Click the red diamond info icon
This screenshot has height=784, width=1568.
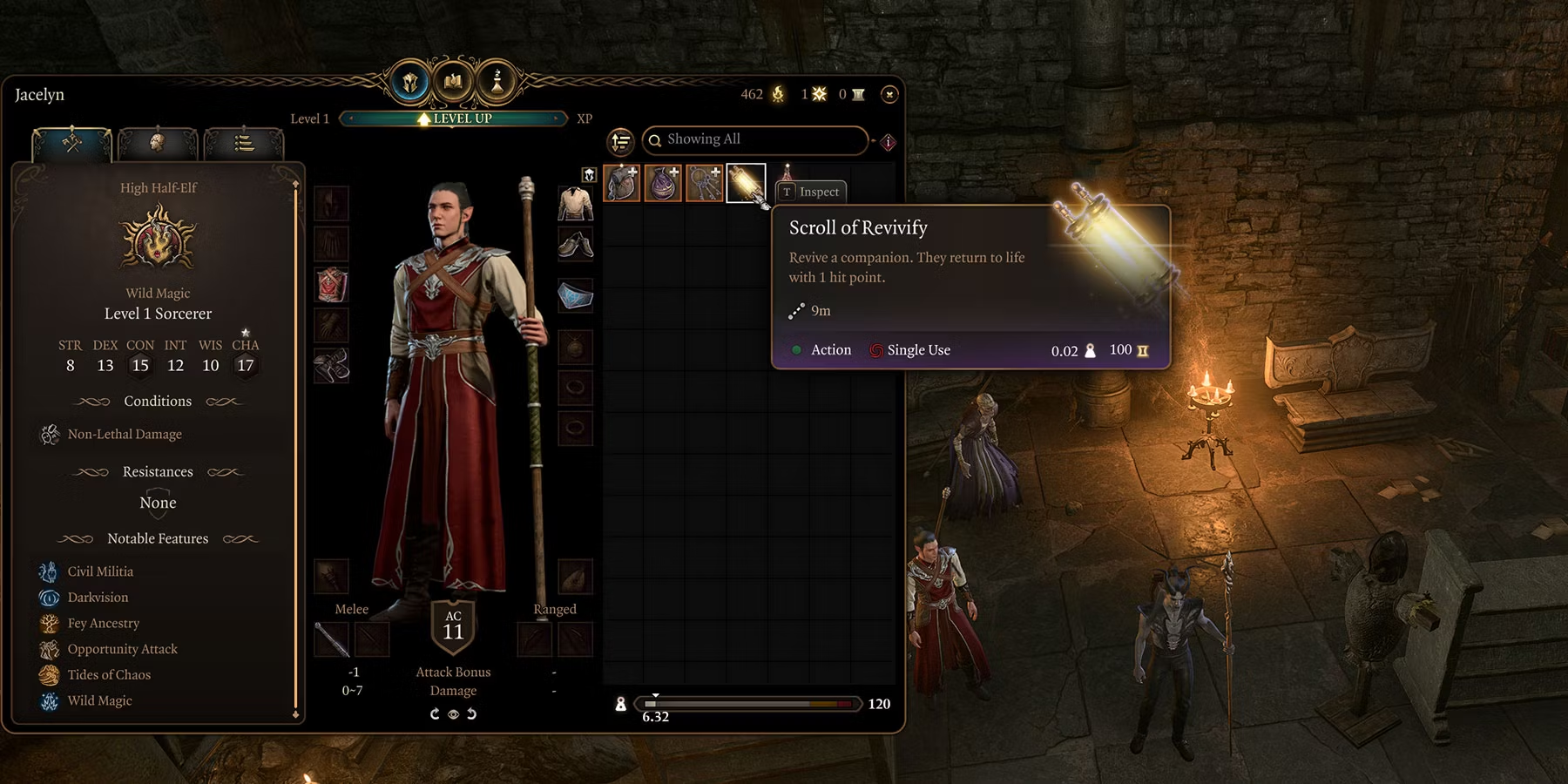coord(889,142)
